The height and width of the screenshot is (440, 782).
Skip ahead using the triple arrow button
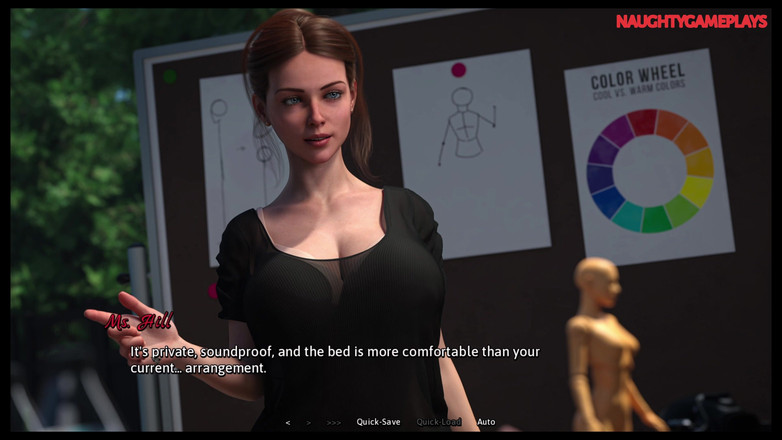pyautogui.click(x=334, y=422)
